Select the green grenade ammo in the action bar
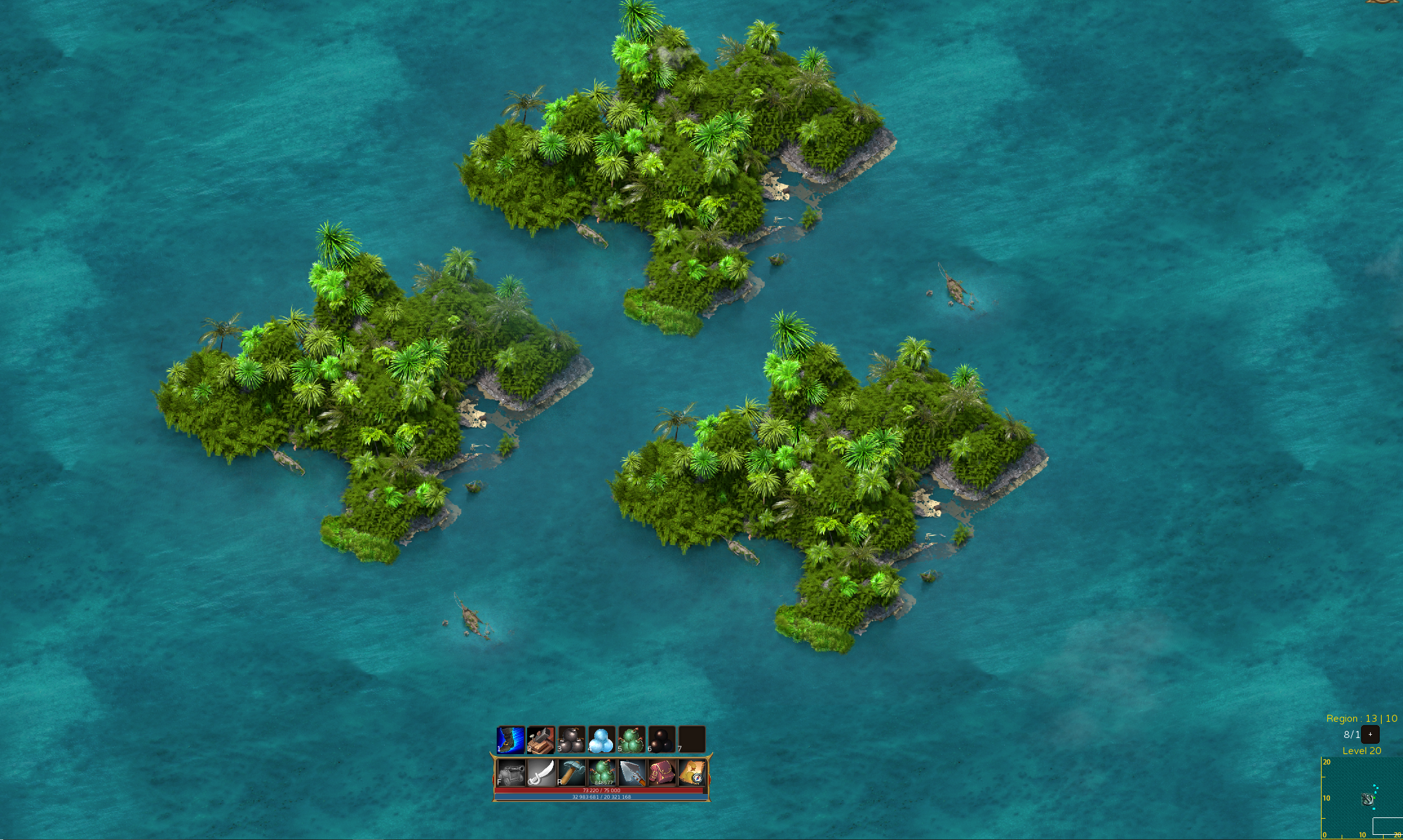This screenshot has height=840, width=1403. tap(602, 773)
